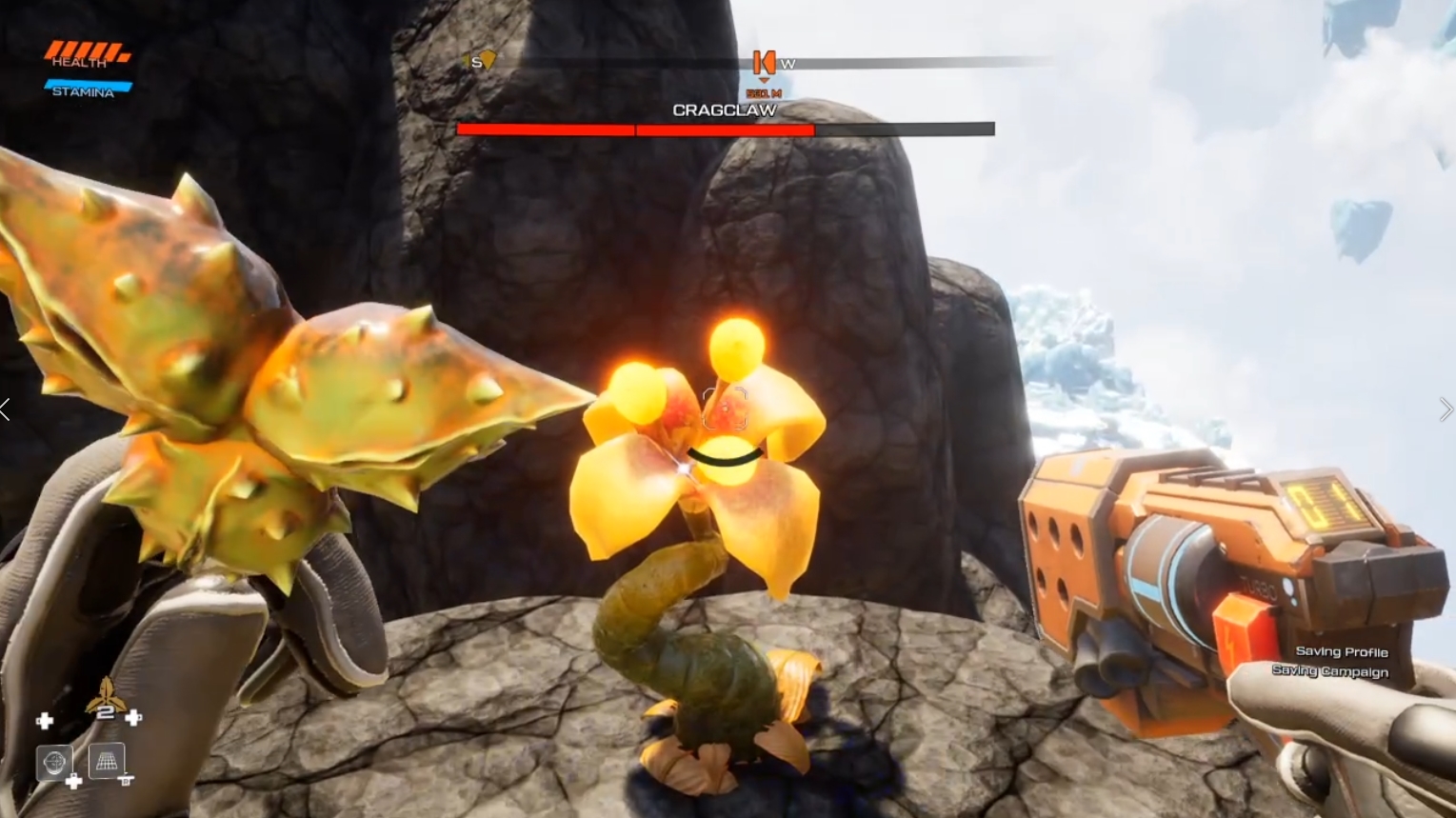Toggle the plus under the scope ability slot
Image resolution: width=1456 pixels, height=818 pixels.
pos(73,781)
